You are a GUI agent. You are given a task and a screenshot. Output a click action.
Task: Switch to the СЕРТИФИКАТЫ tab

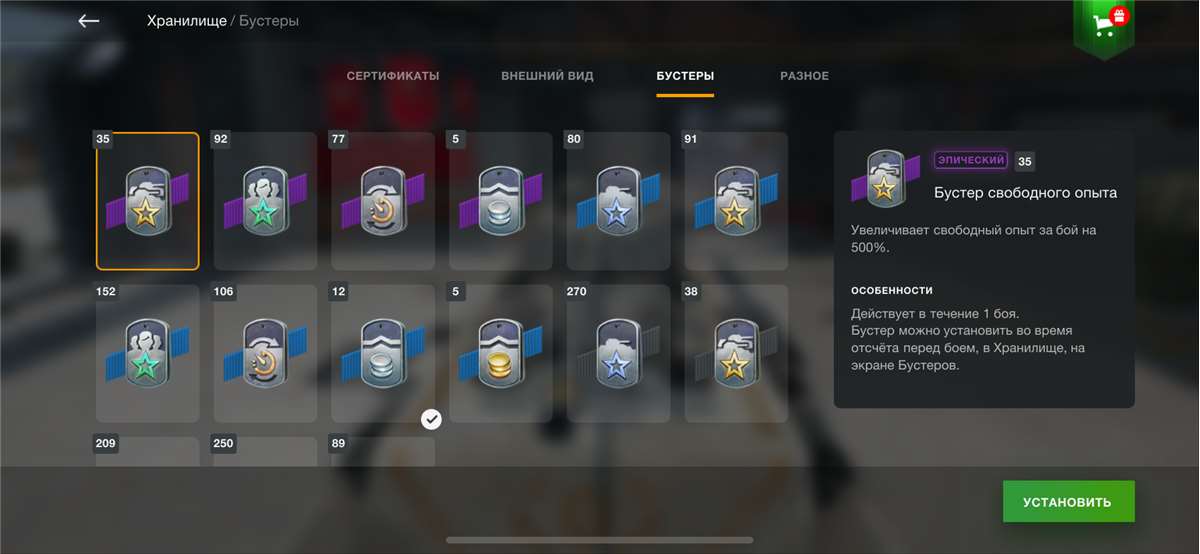tap(393, 76)
